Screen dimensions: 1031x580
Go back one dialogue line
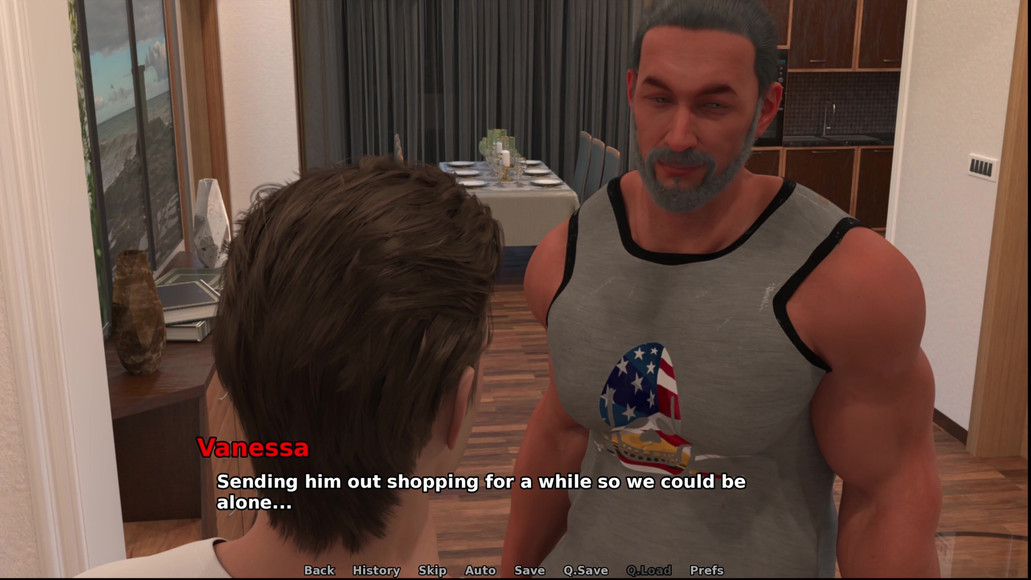[319, 570]
